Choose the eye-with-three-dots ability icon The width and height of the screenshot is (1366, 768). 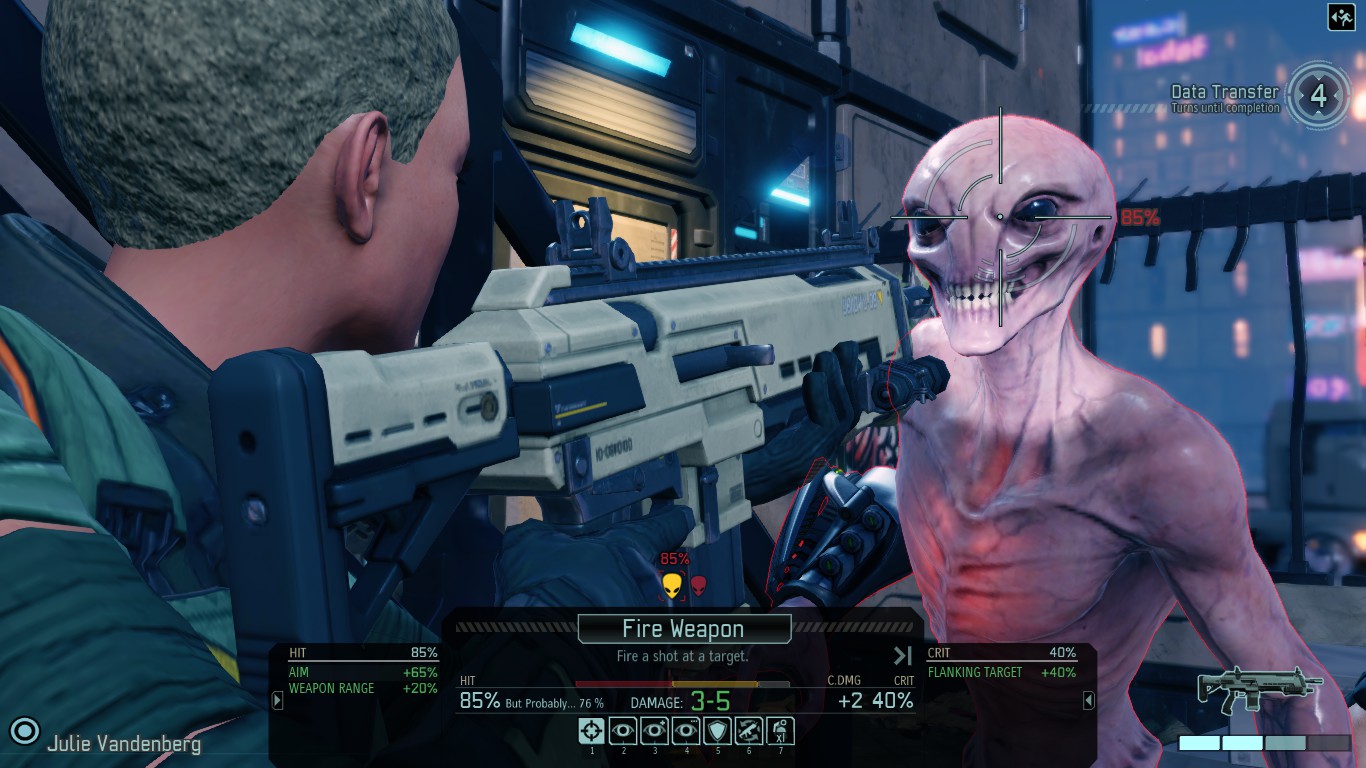[686, 732]
